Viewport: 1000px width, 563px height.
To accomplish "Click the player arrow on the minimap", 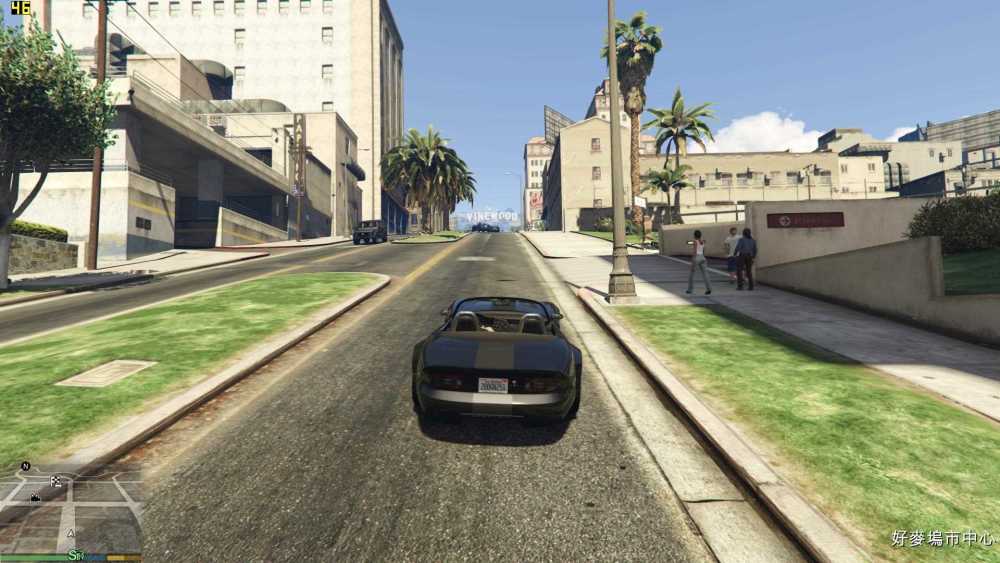I will pyautogui.click(x=71, y=533).
